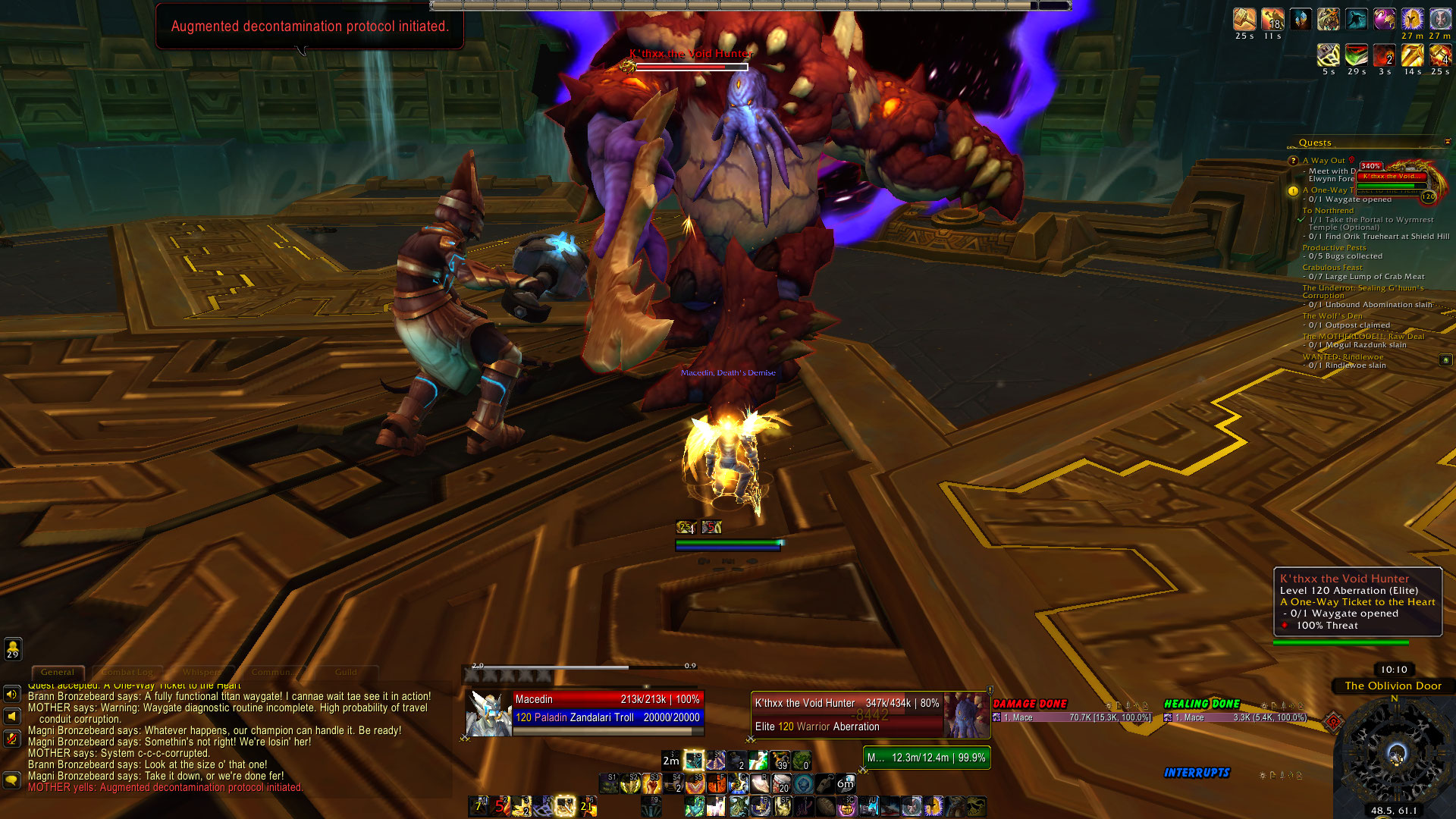Open the minimap
Image resolution: width=1456 pixels, height=819 pixels.
[1395, 753]
